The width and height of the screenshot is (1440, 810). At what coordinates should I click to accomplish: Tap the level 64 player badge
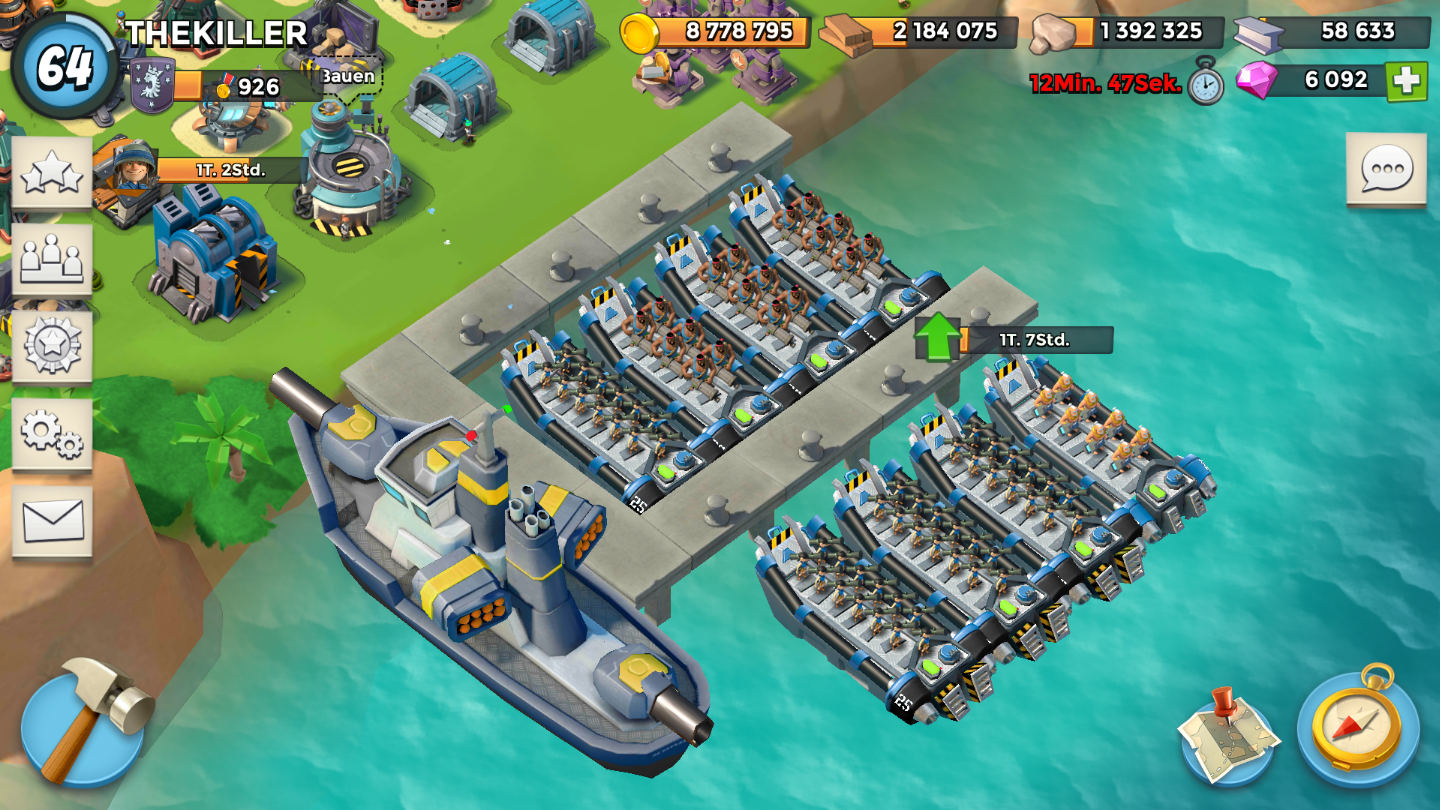point(65,66)
